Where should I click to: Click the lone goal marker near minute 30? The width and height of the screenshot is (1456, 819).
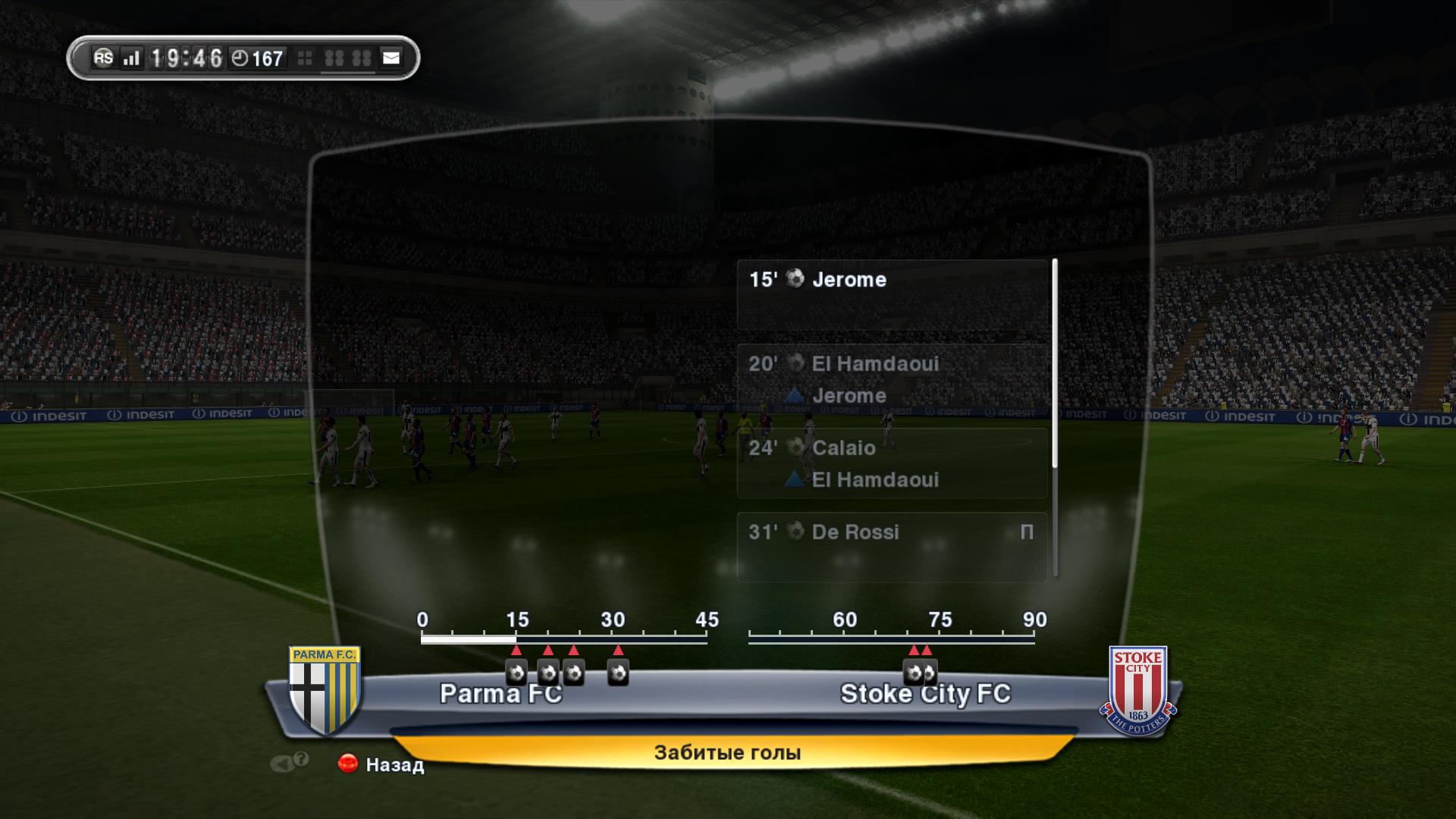(618, 672)
